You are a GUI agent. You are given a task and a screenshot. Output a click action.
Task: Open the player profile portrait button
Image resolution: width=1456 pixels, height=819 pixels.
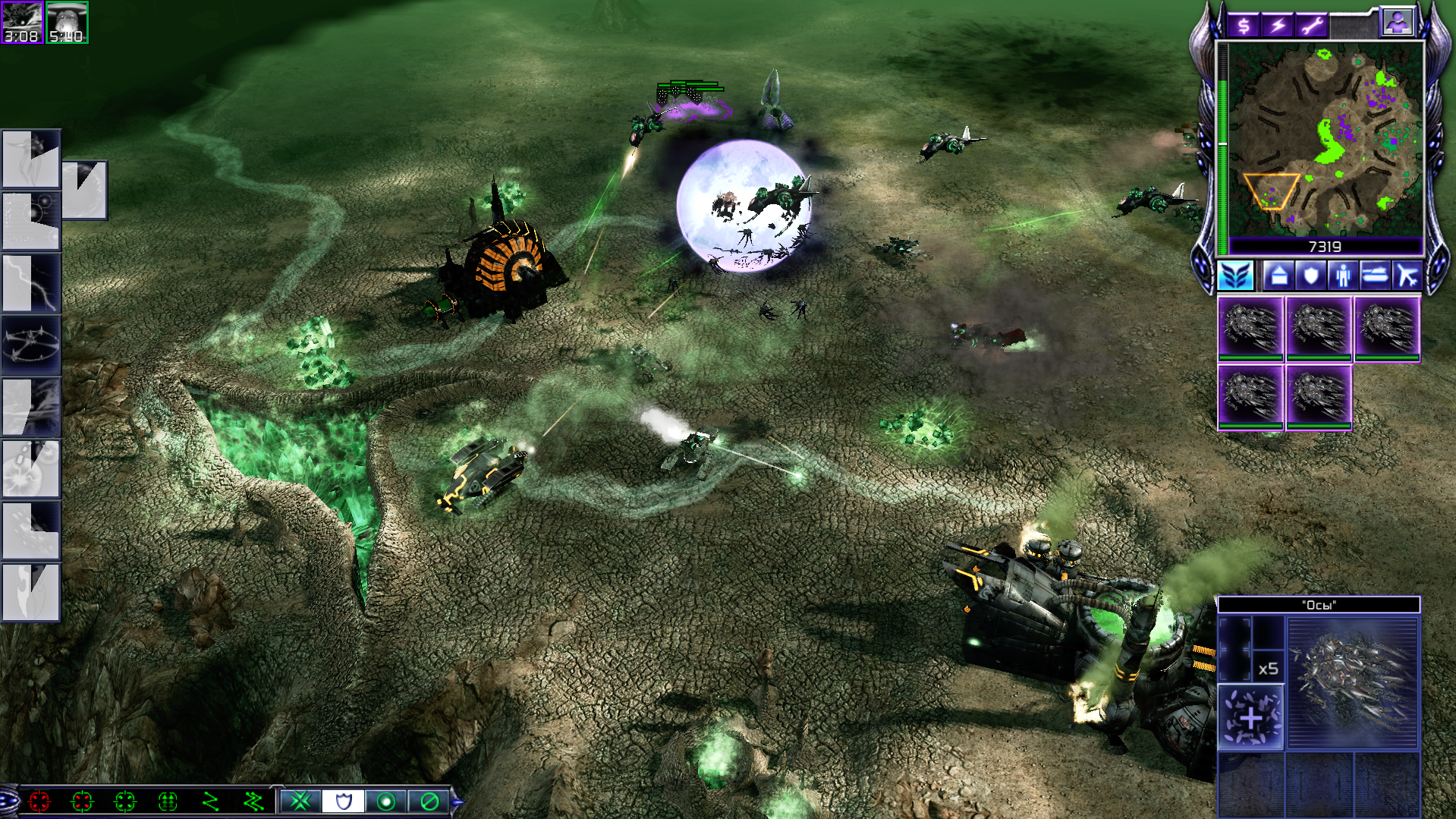pyautogui.click(x=1397, y=22)
